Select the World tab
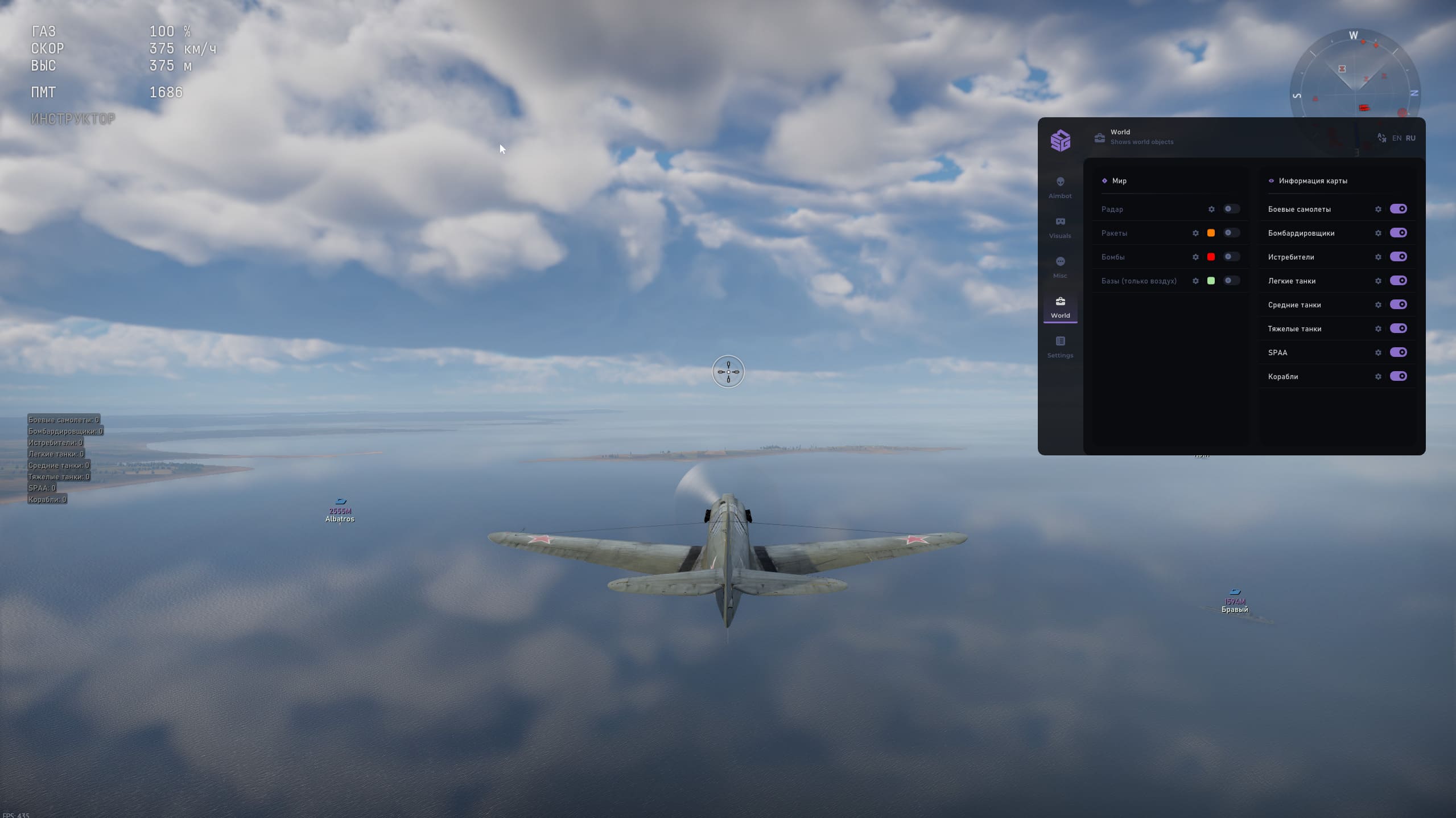The height and width of the screenshot is (818, 1456). click(x=1060, y=306)
